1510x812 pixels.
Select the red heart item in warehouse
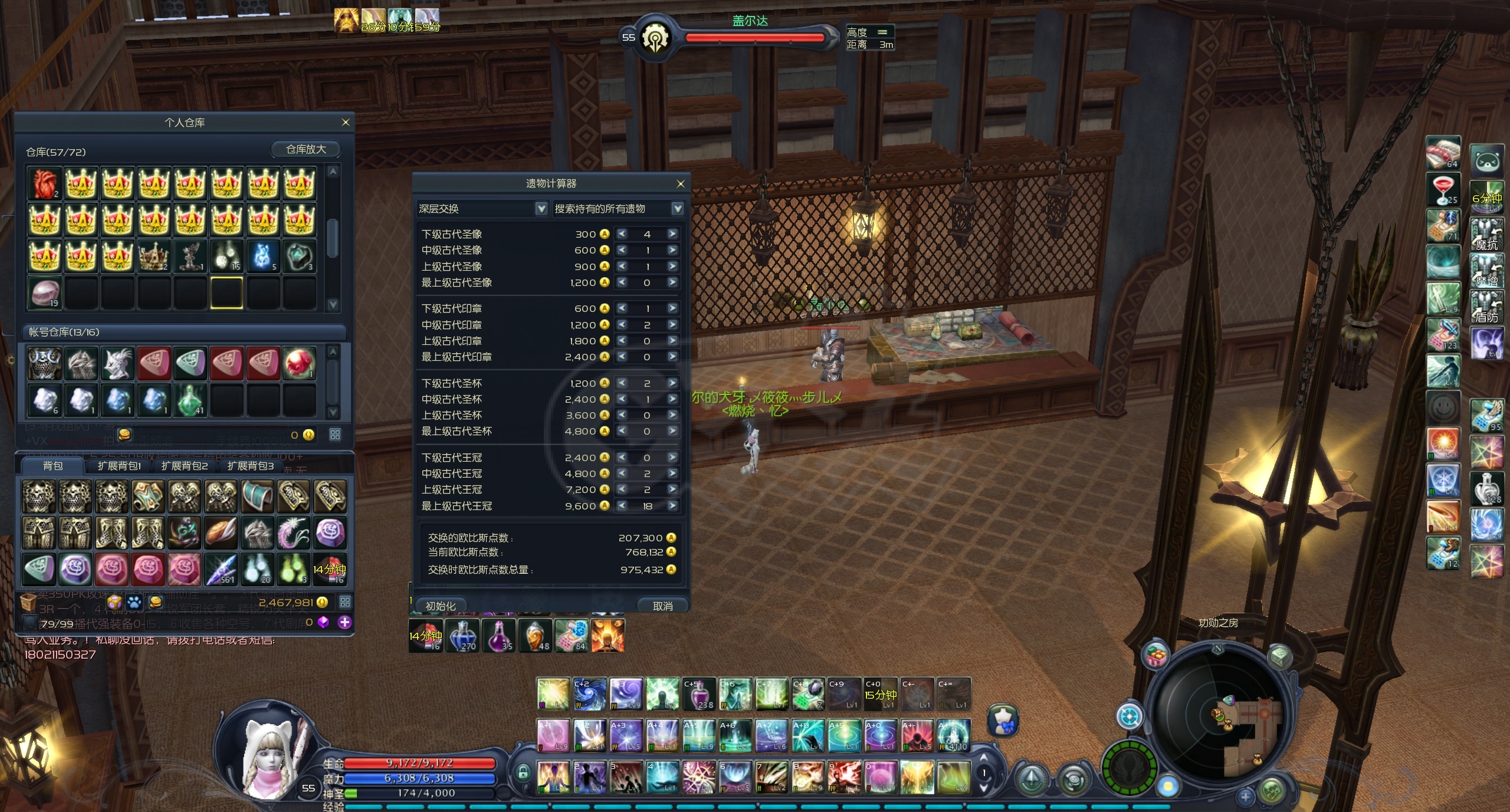pos(45,184)
